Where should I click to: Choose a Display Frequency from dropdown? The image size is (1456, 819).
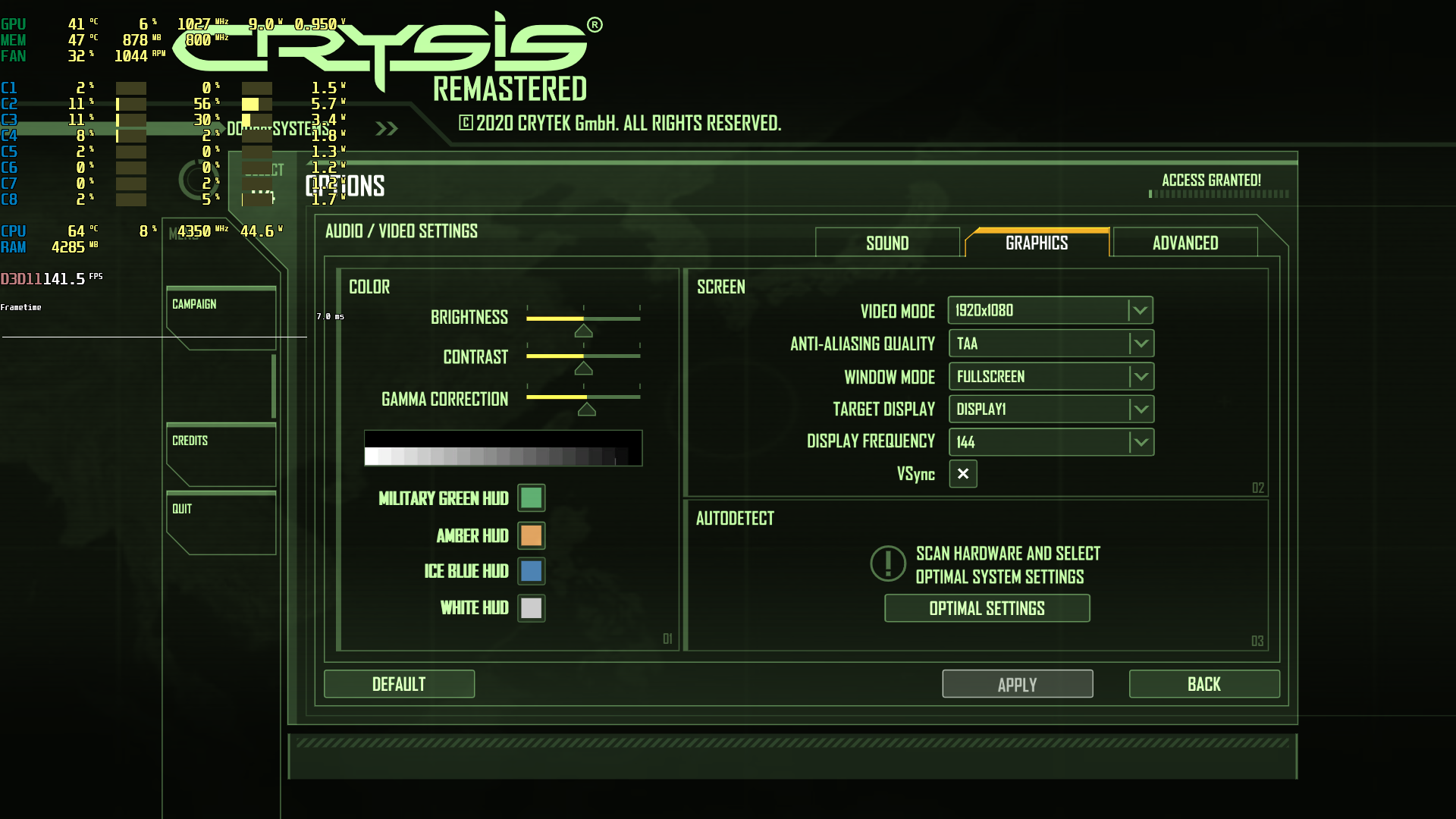(1051, 442)
